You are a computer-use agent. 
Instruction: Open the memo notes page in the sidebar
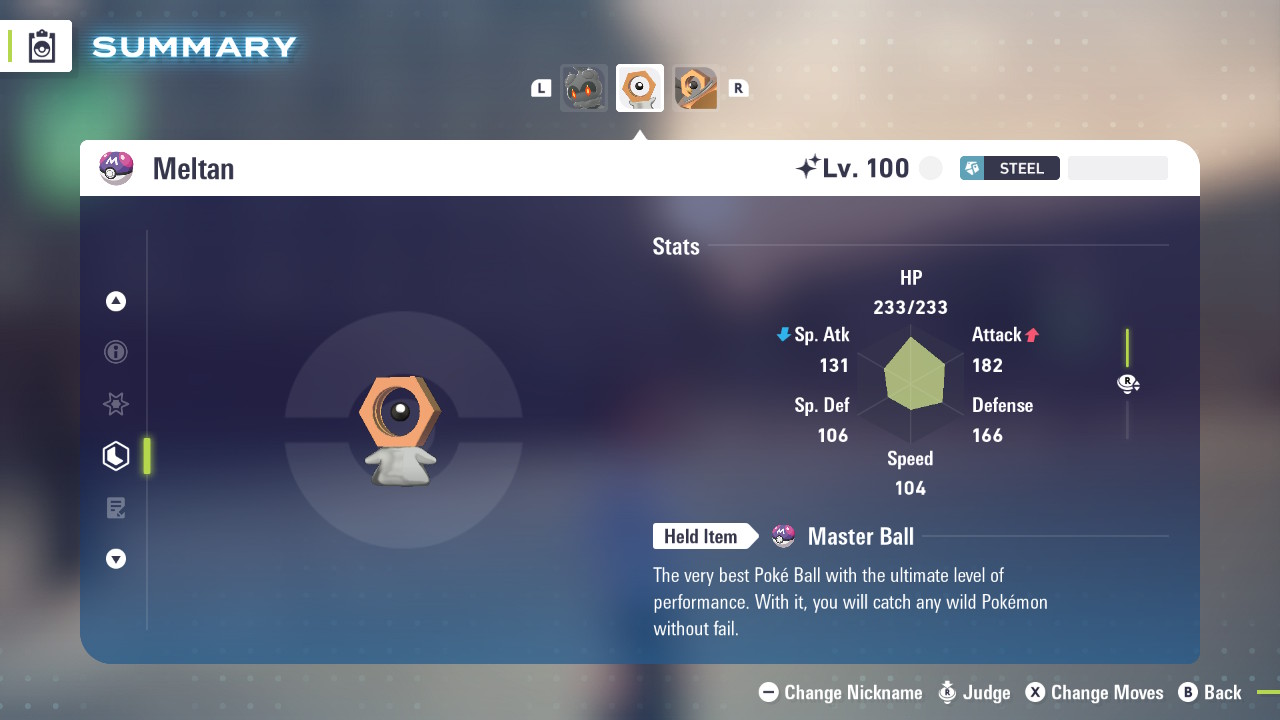pos(115,507)
